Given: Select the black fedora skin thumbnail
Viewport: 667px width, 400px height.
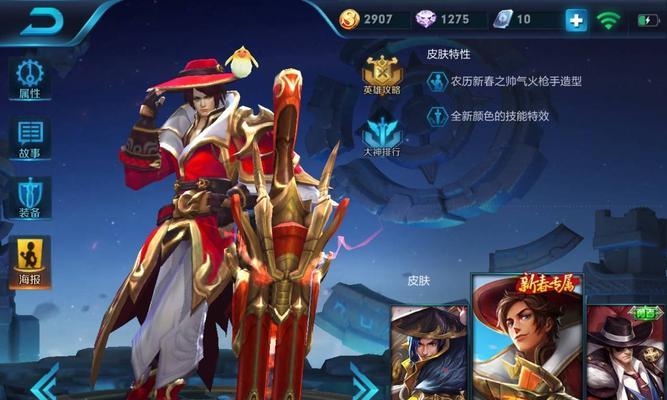Looking at the screenshot, I should click(x=626, y=352).
